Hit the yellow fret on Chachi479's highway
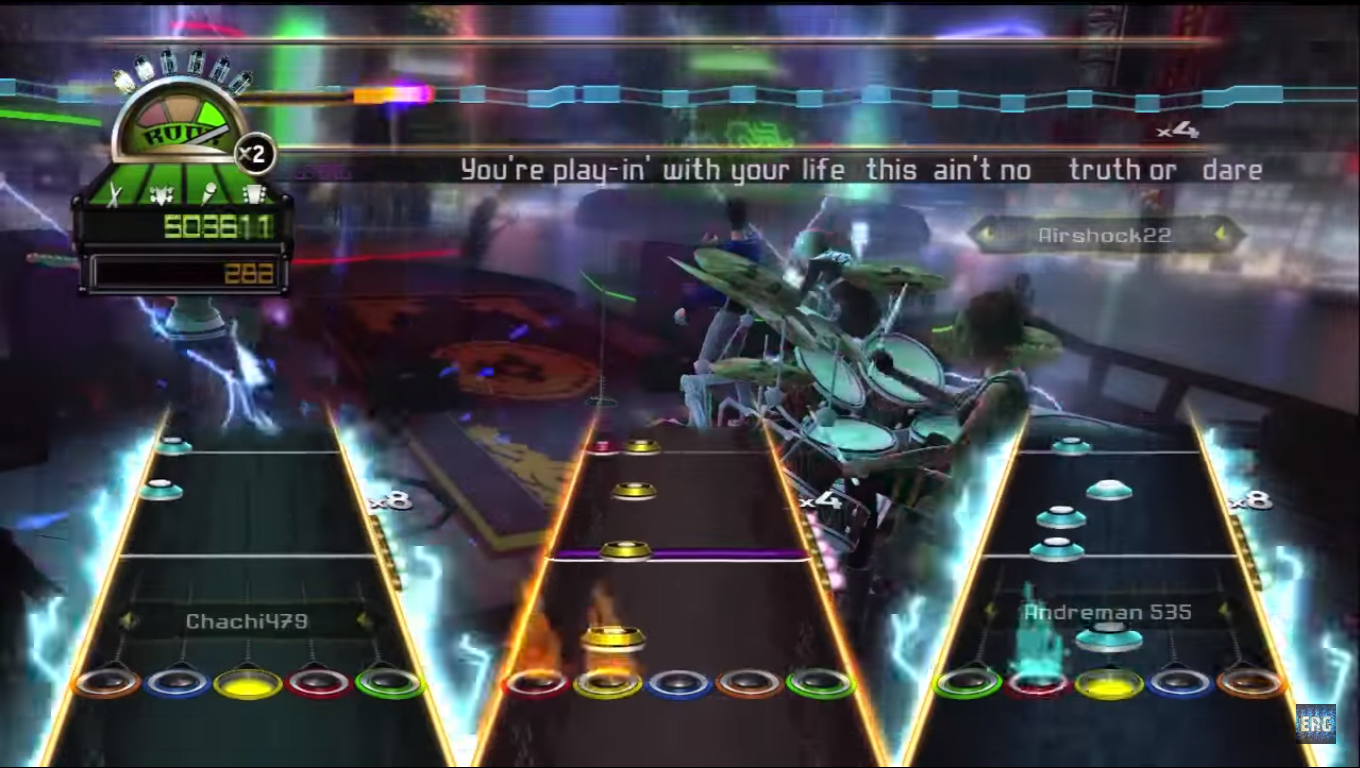Image resolution: width=1360 pixels, height=768 pixels. 248,684
